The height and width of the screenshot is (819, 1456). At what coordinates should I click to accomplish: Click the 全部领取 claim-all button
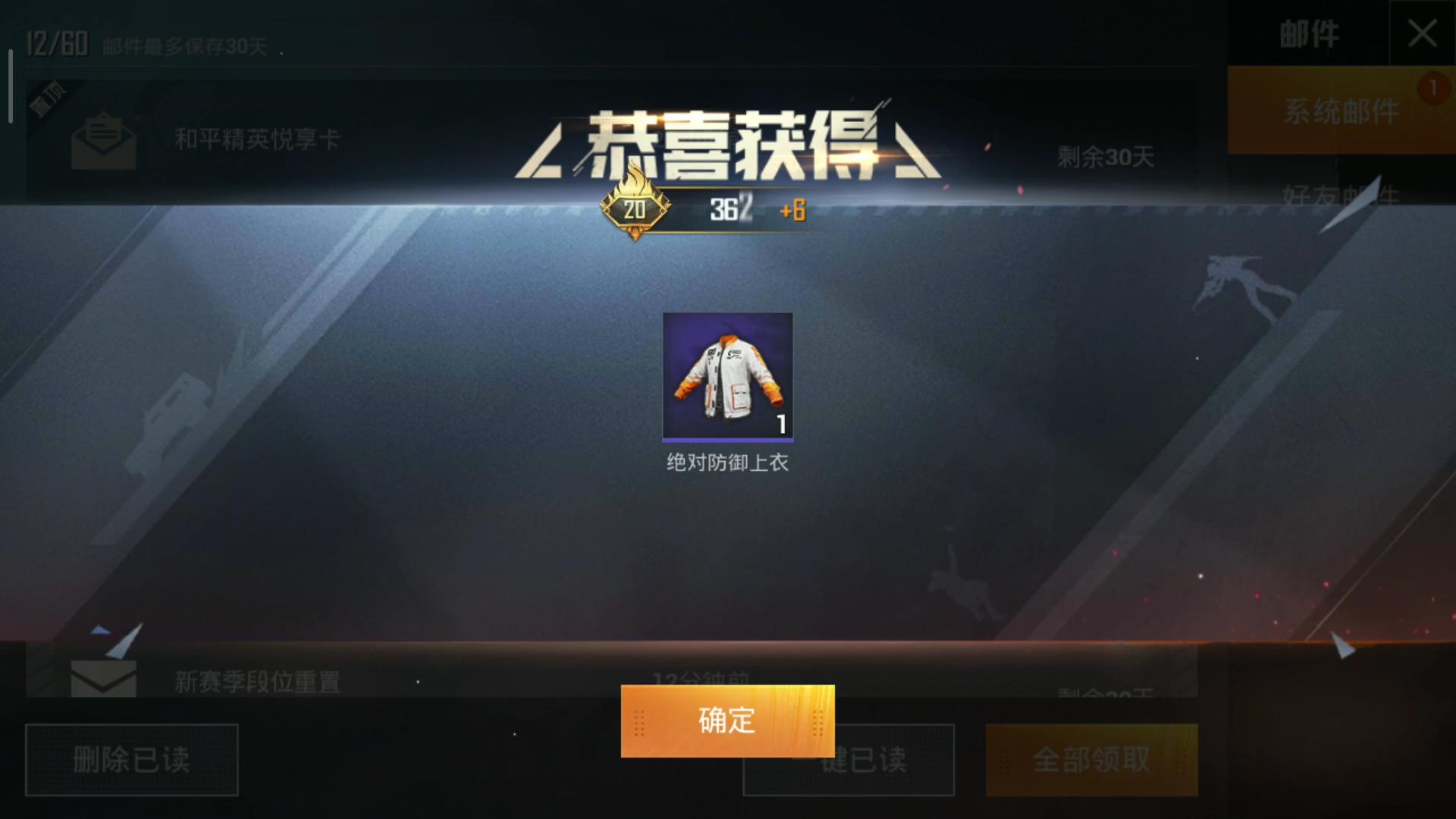pos(1092,760)
